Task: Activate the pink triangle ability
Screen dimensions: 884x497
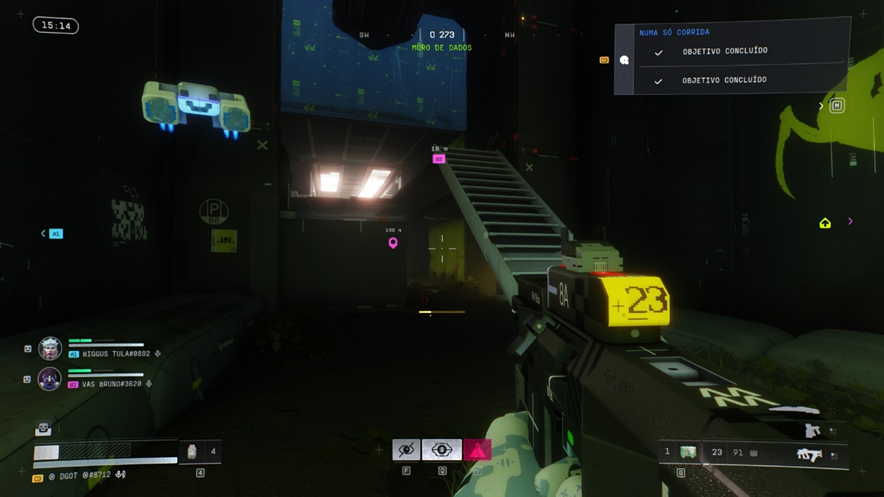Action: pyautogui.click(x=478, y=450)
